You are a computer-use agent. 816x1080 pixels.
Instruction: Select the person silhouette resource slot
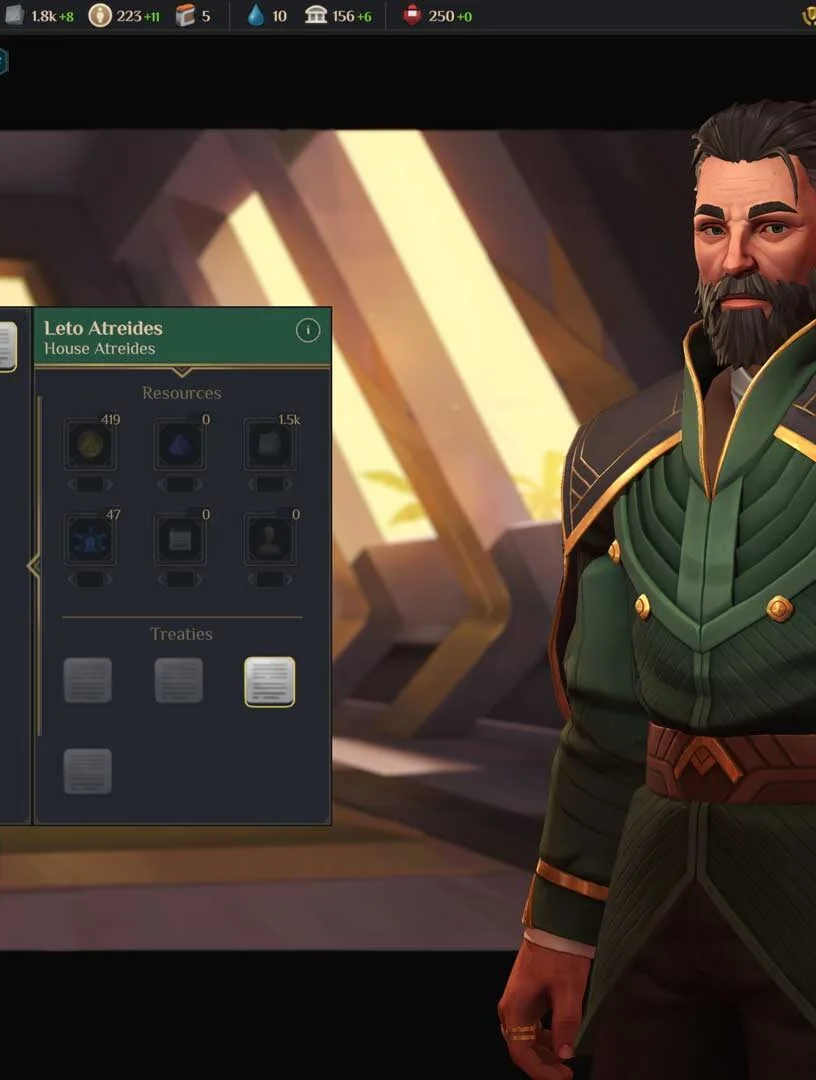(x=269, y=540)
